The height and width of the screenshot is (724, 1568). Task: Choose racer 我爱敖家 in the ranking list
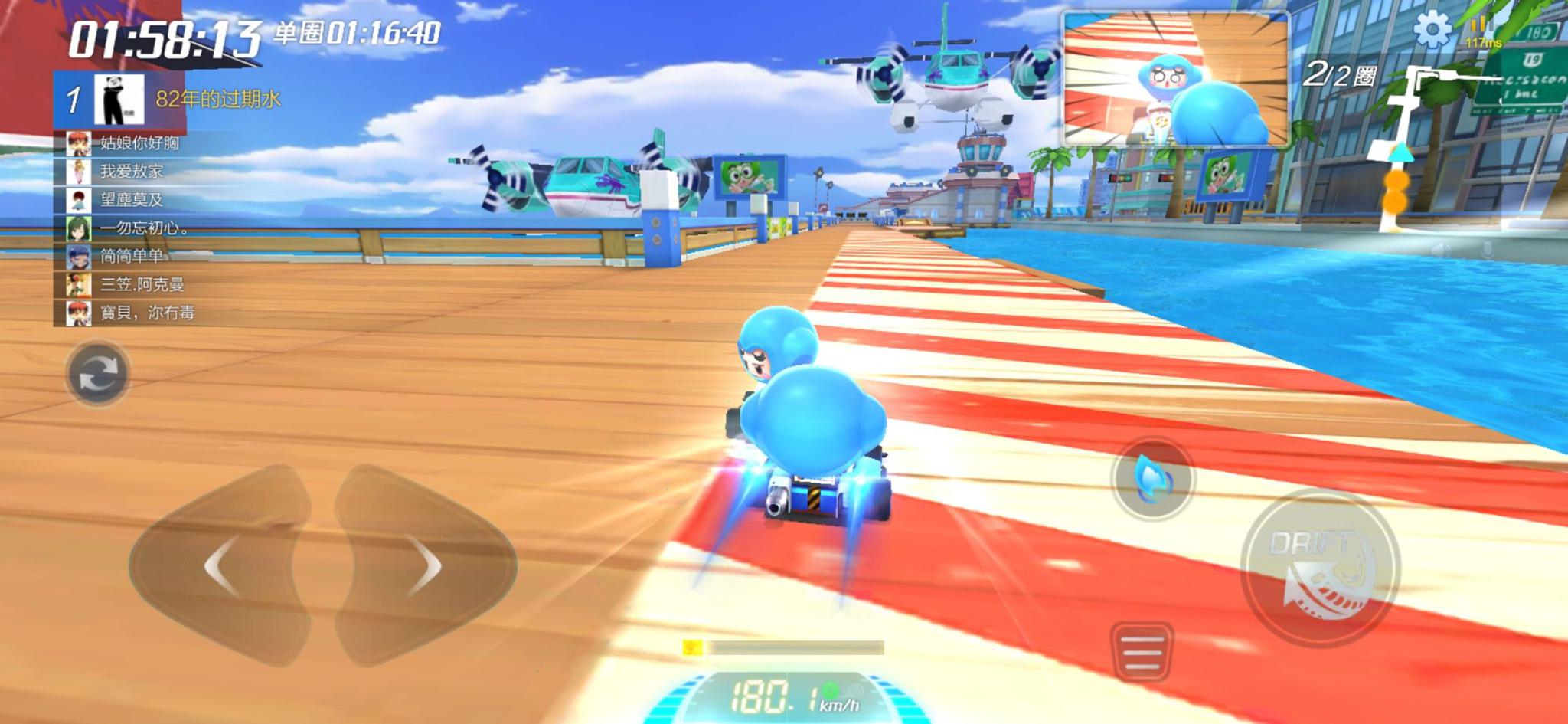coord(130,172)
